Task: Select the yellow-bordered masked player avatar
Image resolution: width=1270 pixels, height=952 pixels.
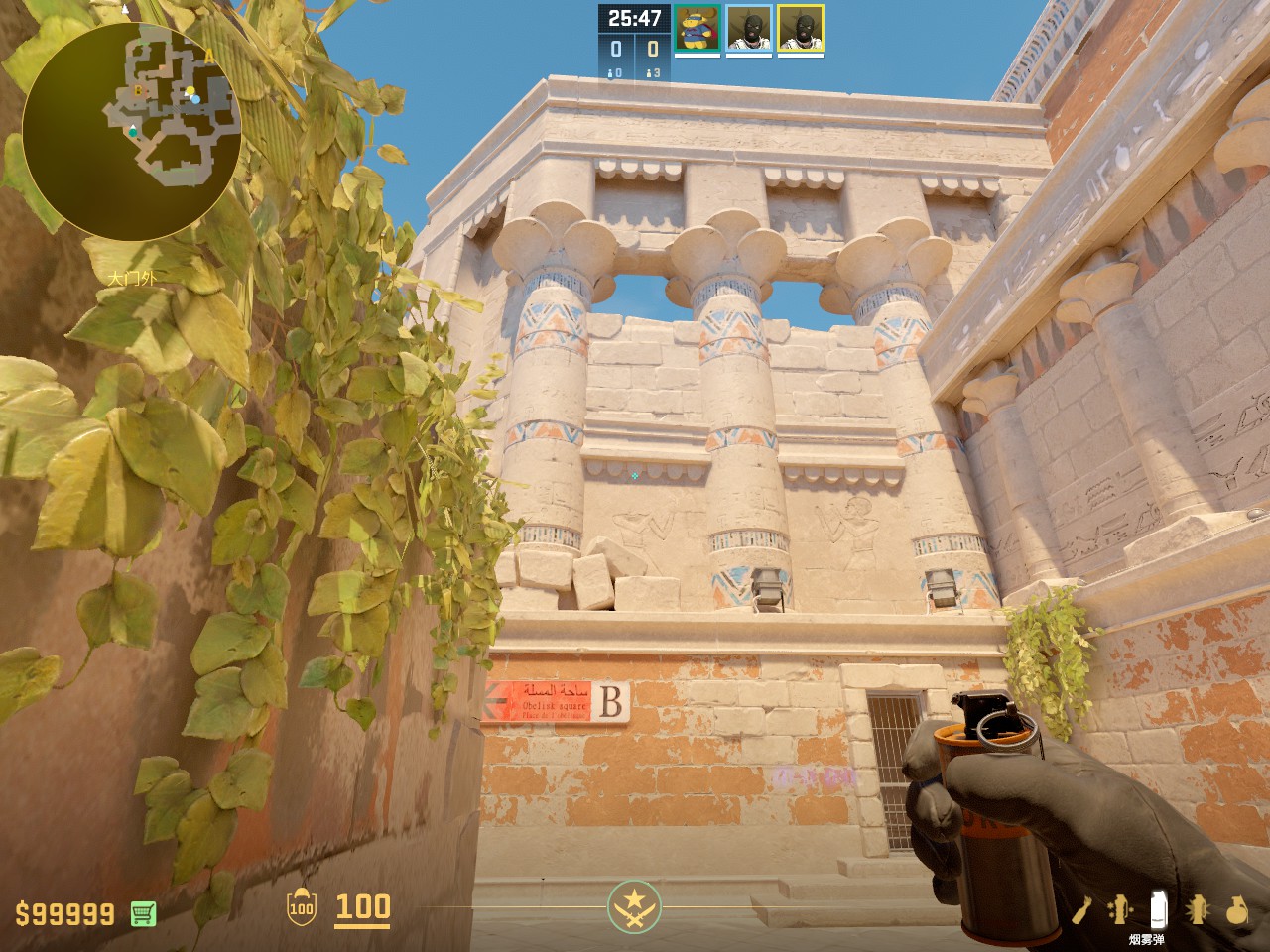Action: 800,28
